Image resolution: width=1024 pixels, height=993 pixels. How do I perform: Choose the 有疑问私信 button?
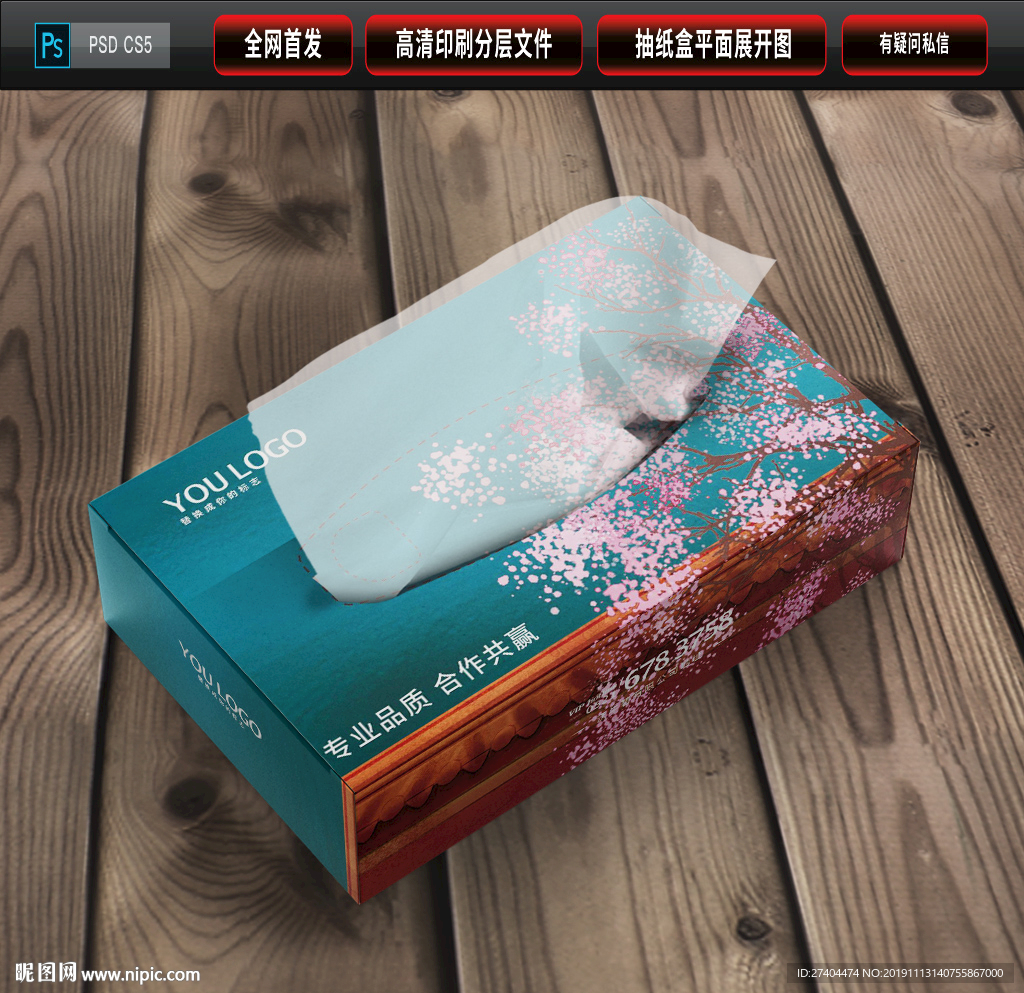tap(914, 44)
